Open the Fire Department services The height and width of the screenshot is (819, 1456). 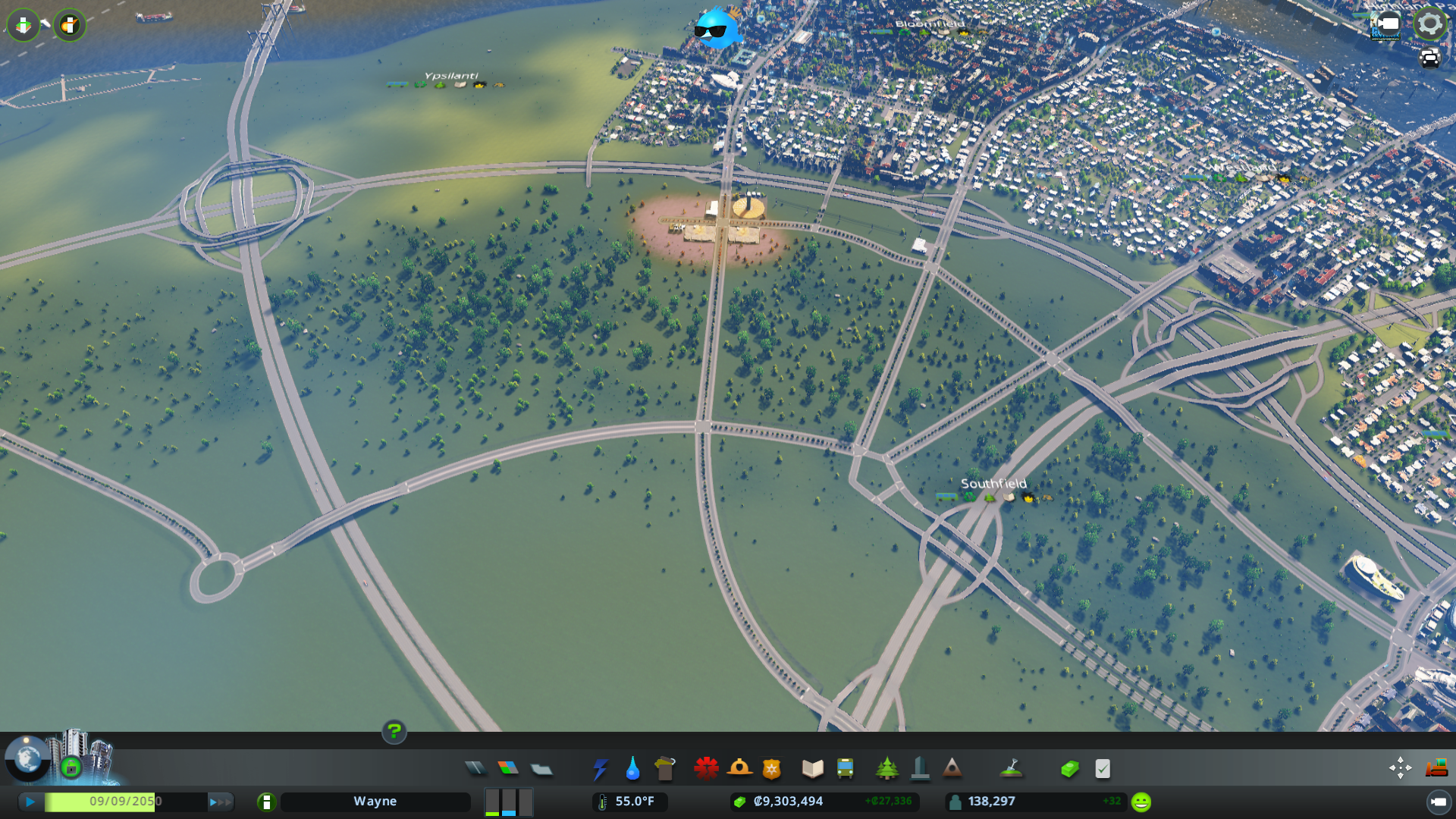(741, 768)
